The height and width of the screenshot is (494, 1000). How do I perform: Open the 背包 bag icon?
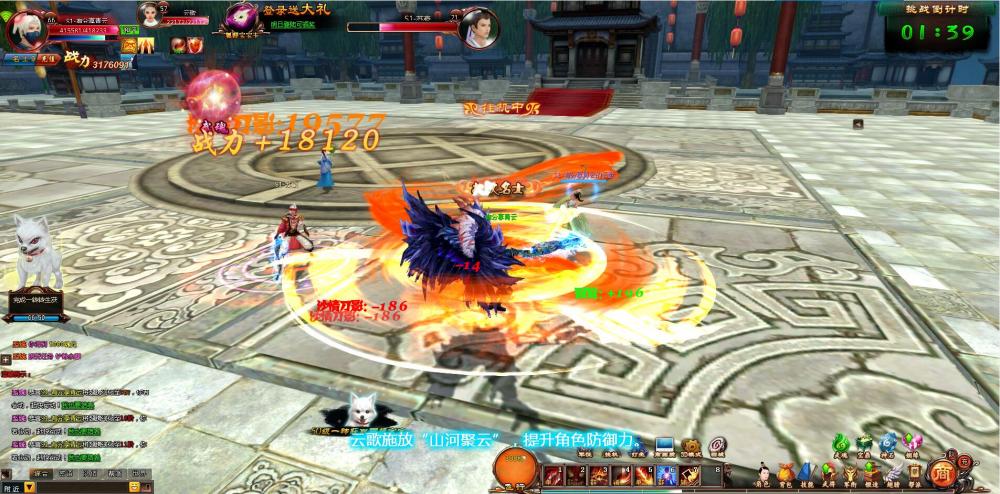coord(785,471)
